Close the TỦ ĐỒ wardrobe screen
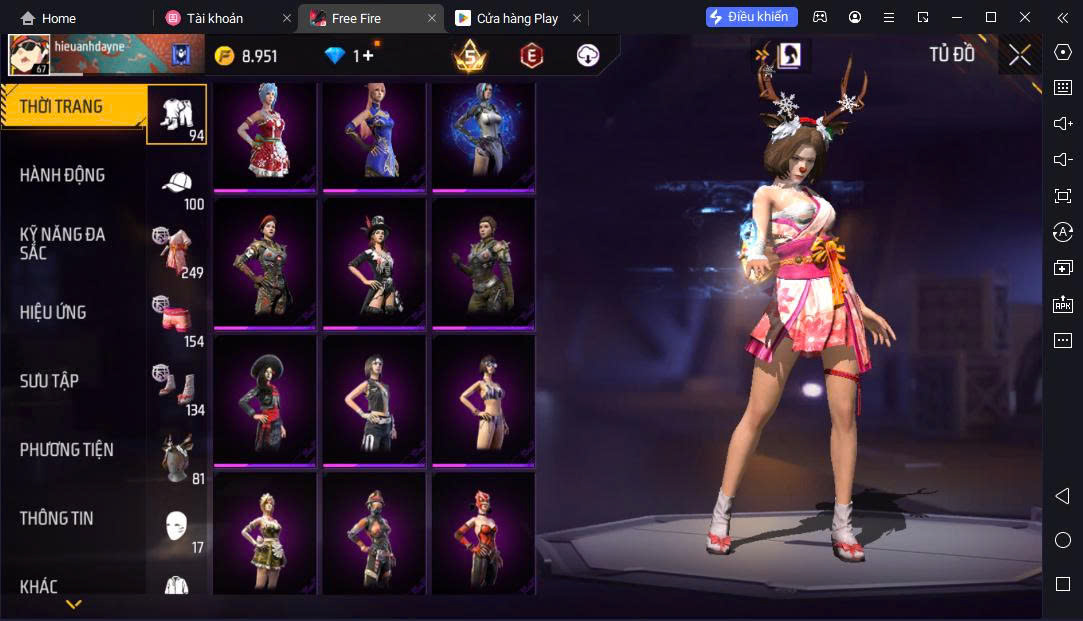This screenshot has height=621, width=1083. pos(1019,55)
